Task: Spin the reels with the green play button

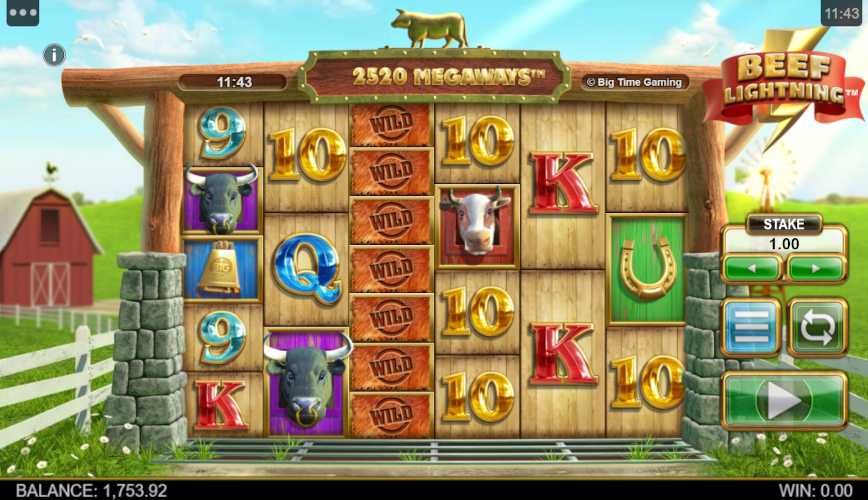Action: 784,400
